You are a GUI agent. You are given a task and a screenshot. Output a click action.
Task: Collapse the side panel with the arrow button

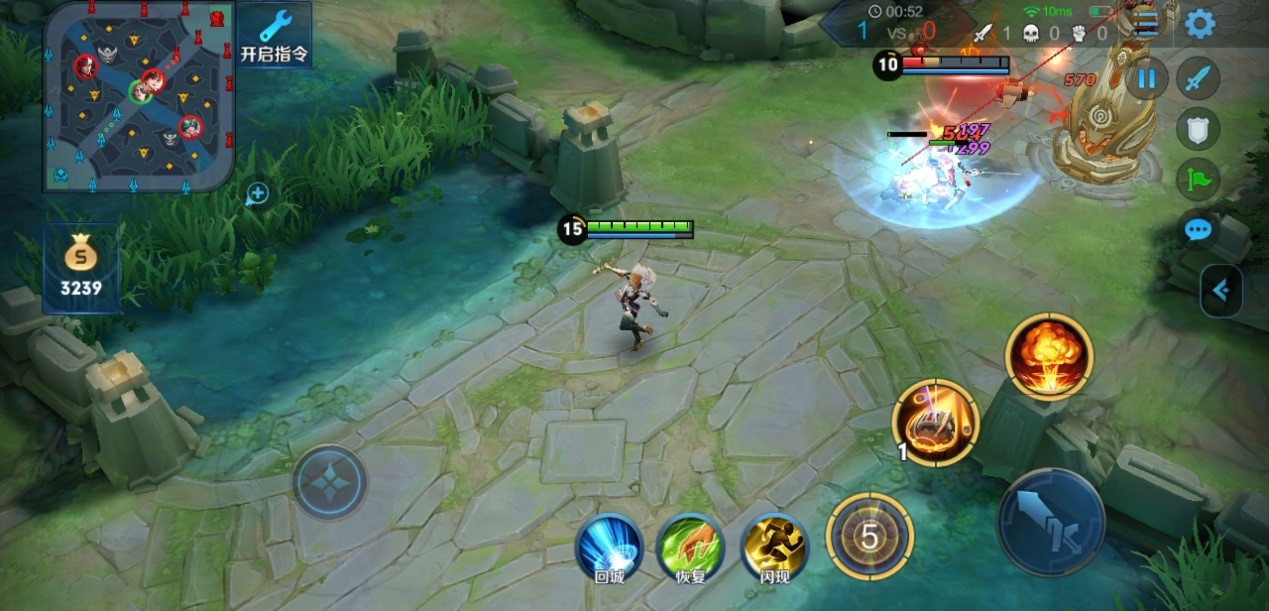1221,290
